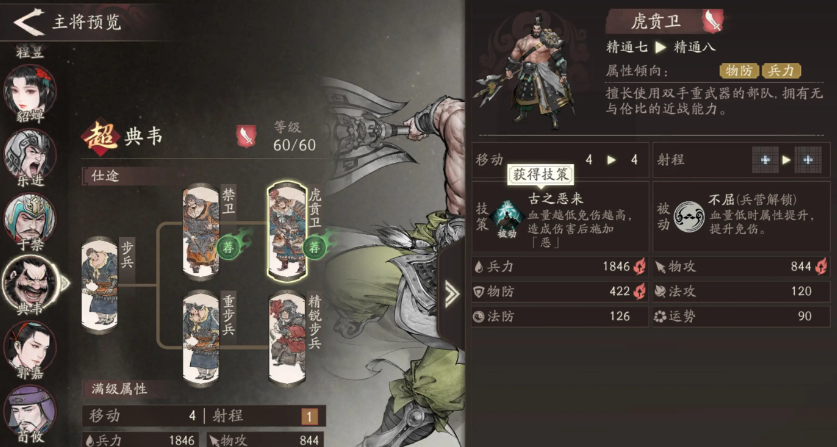Image resolution: width=837 pixels, height=447 pixels.
Task: Collapse the details panel with the arrow
Action: click(x=452, y=293)
